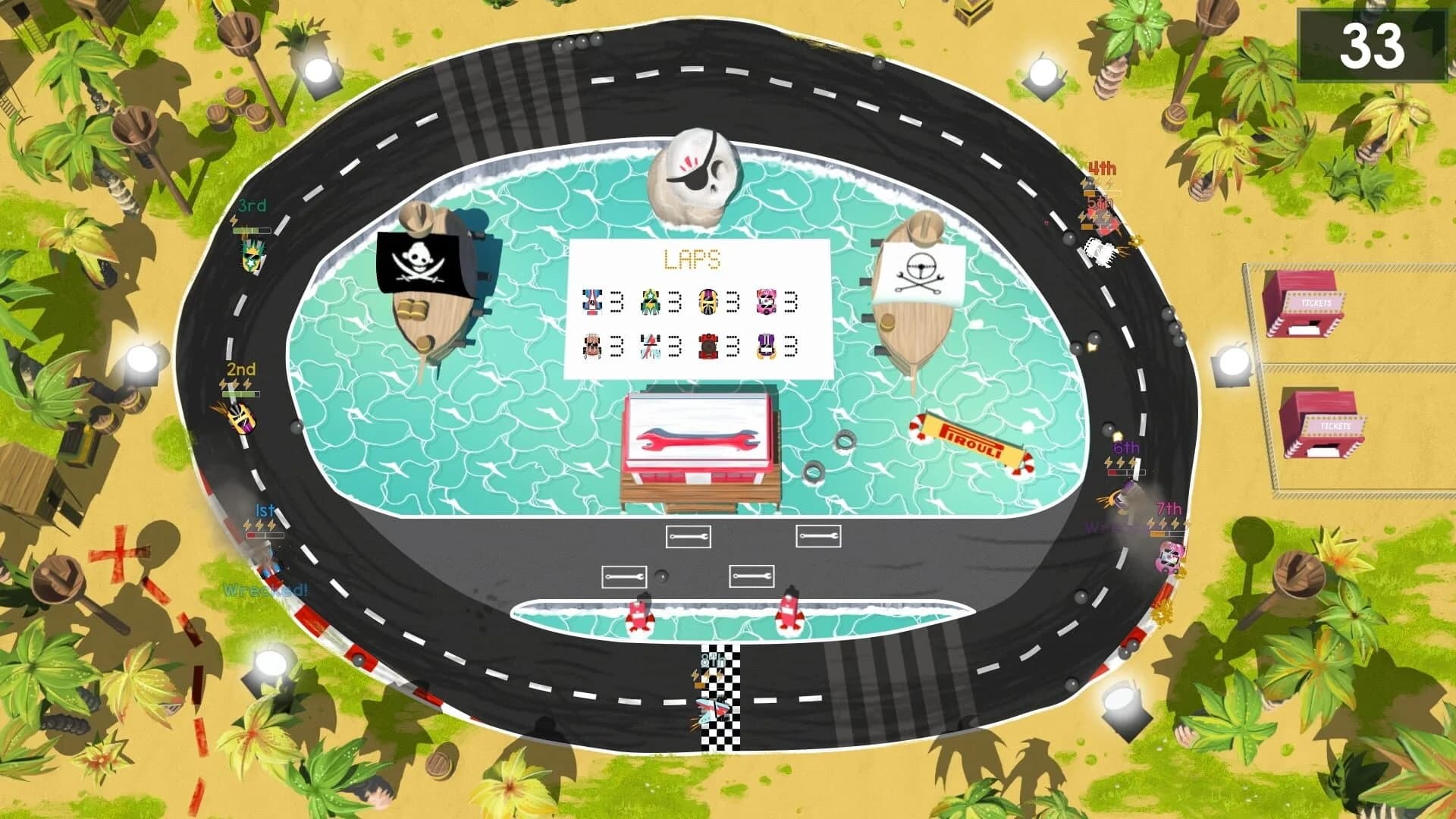1456x819 pixels.
Task: Select the red car icon in the bottom row
Action: coord(708,346)
